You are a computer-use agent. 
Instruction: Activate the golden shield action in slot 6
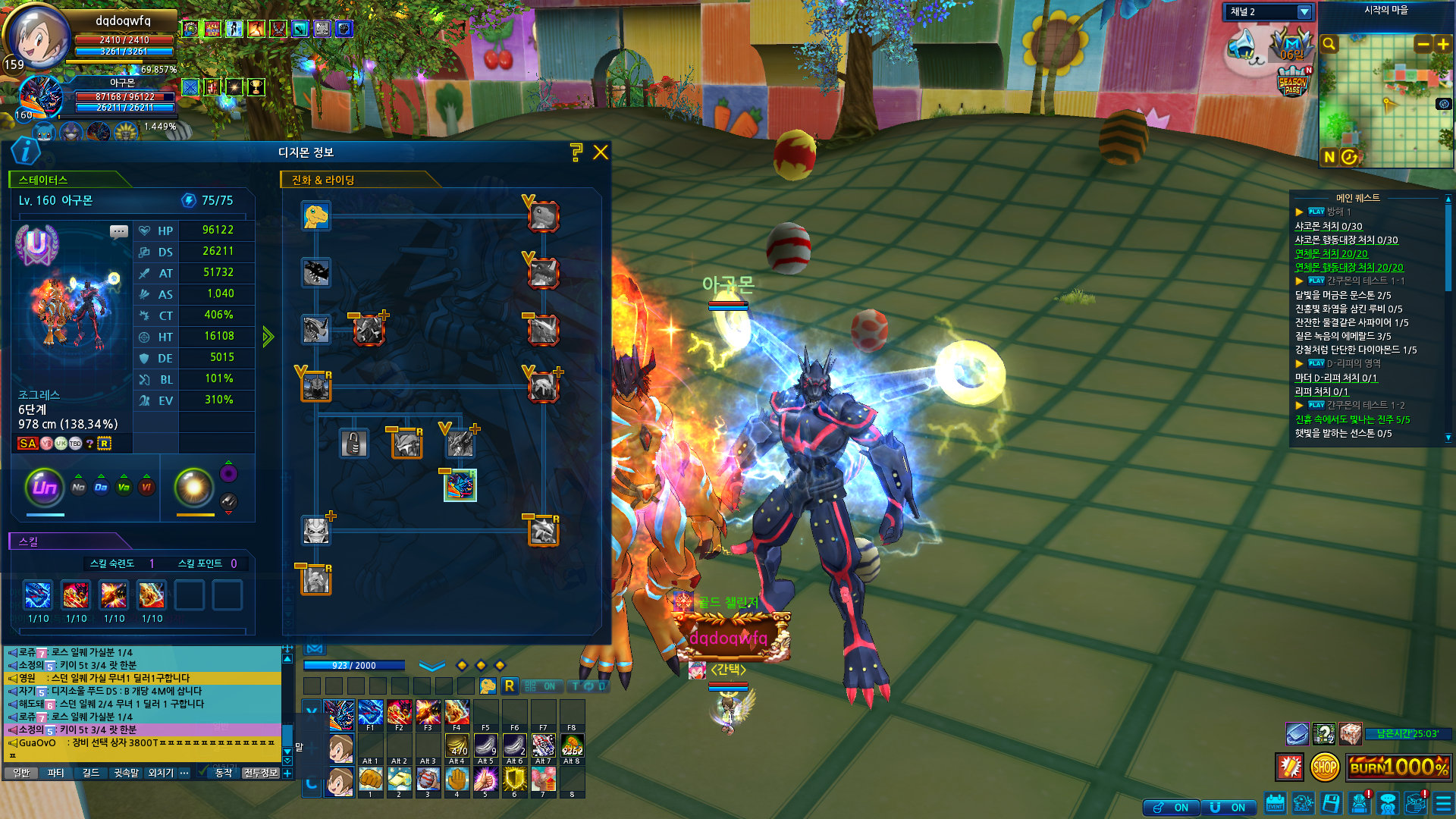pos(514,779)
